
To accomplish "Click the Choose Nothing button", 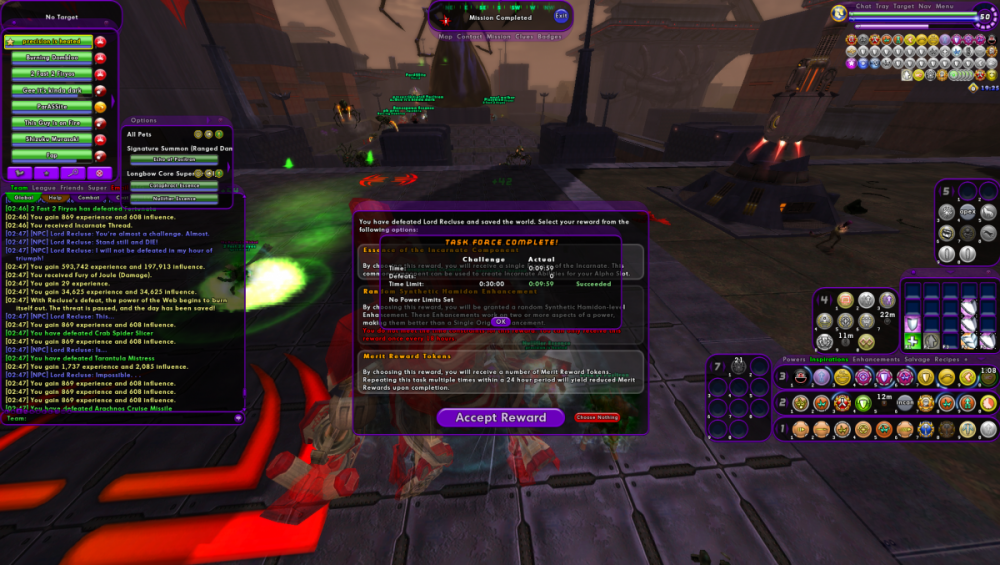I will point(596,417).
